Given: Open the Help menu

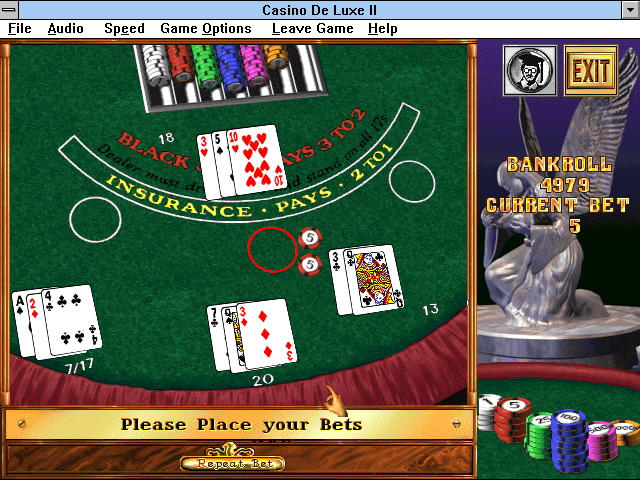Looking at the screenshot, I should pos(382,29).
